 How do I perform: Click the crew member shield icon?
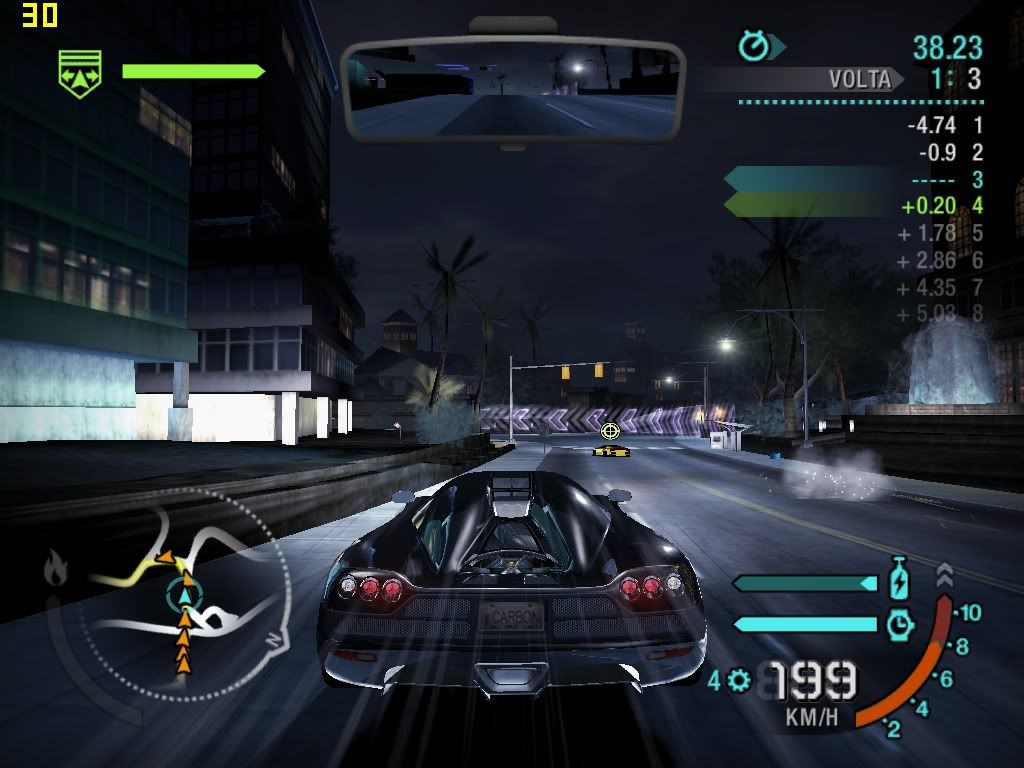[80, 75]
